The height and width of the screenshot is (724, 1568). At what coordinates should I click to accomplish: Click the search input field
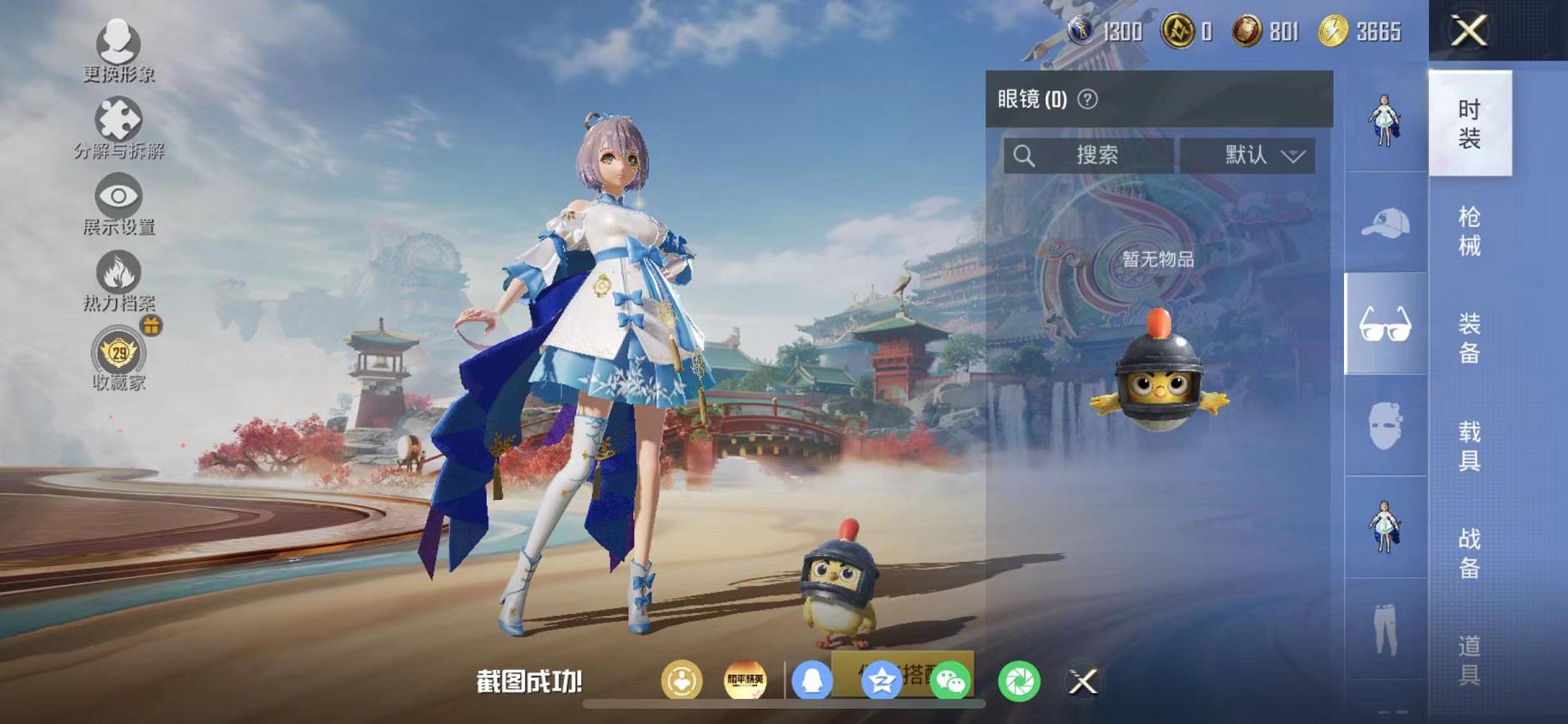[x=1090, y=155]
